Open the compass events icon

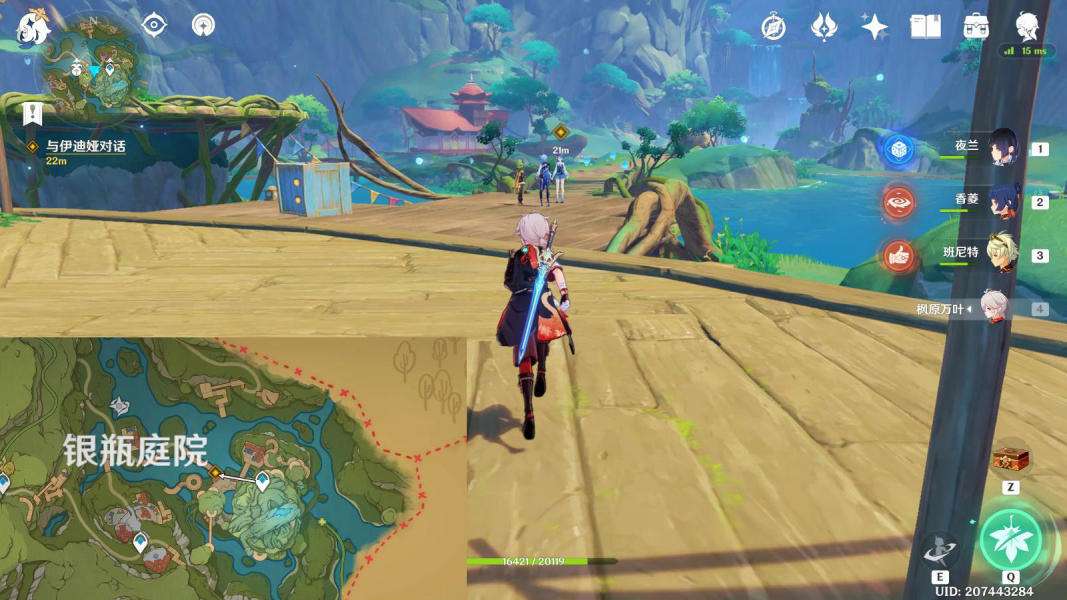click(x=773, y=27)
